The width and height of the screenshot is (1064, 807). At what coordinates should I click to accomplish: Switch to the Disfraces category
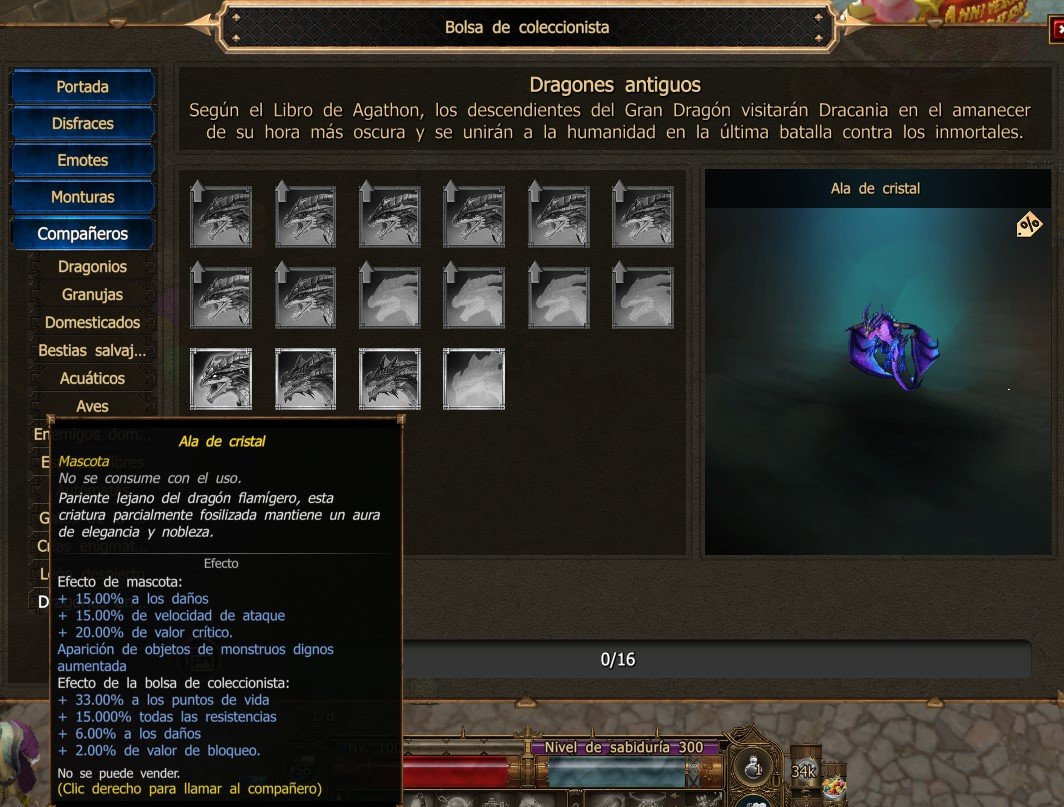(x=82, y=124)
